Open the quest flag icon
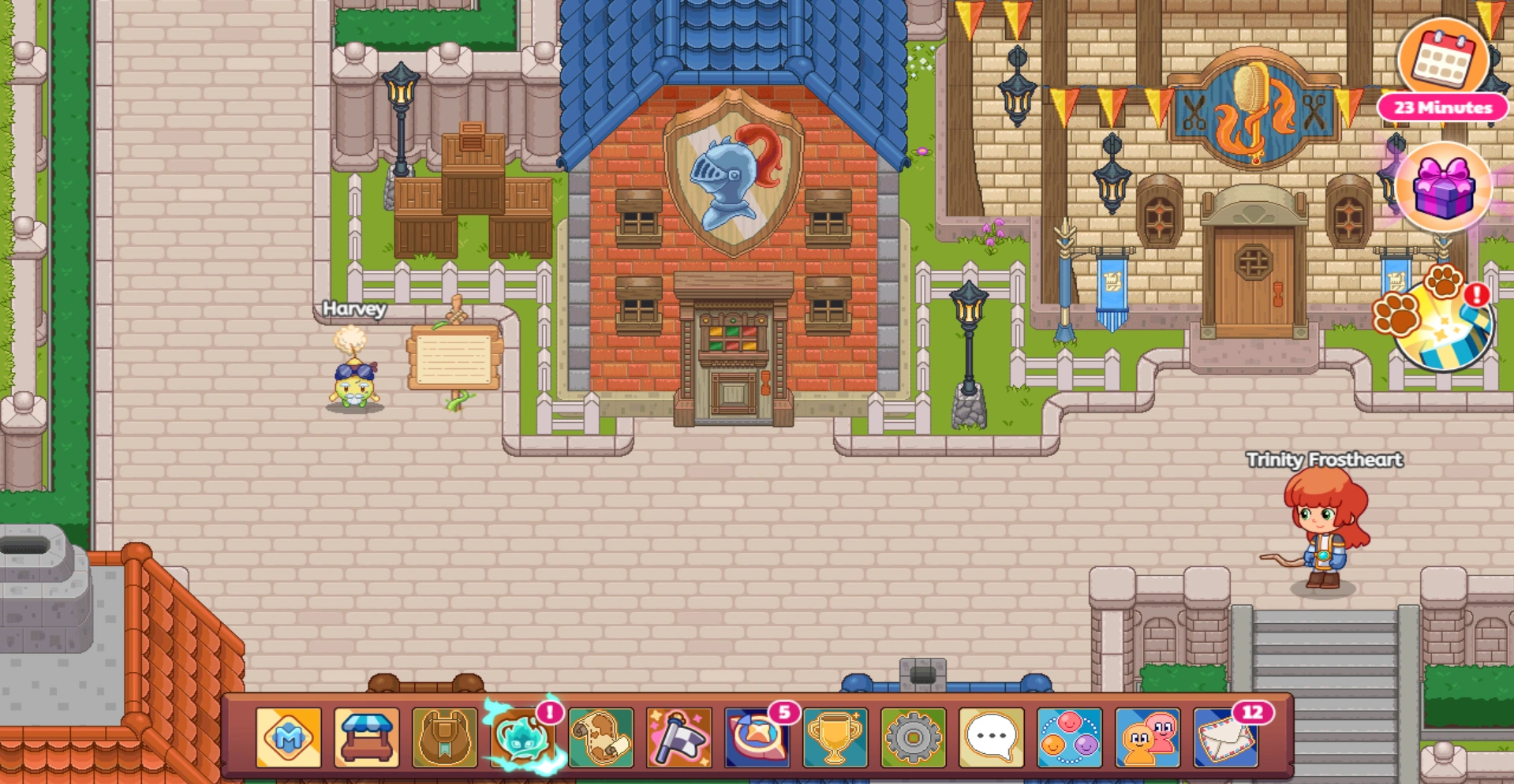1514x784 pixels. (679, 737)
